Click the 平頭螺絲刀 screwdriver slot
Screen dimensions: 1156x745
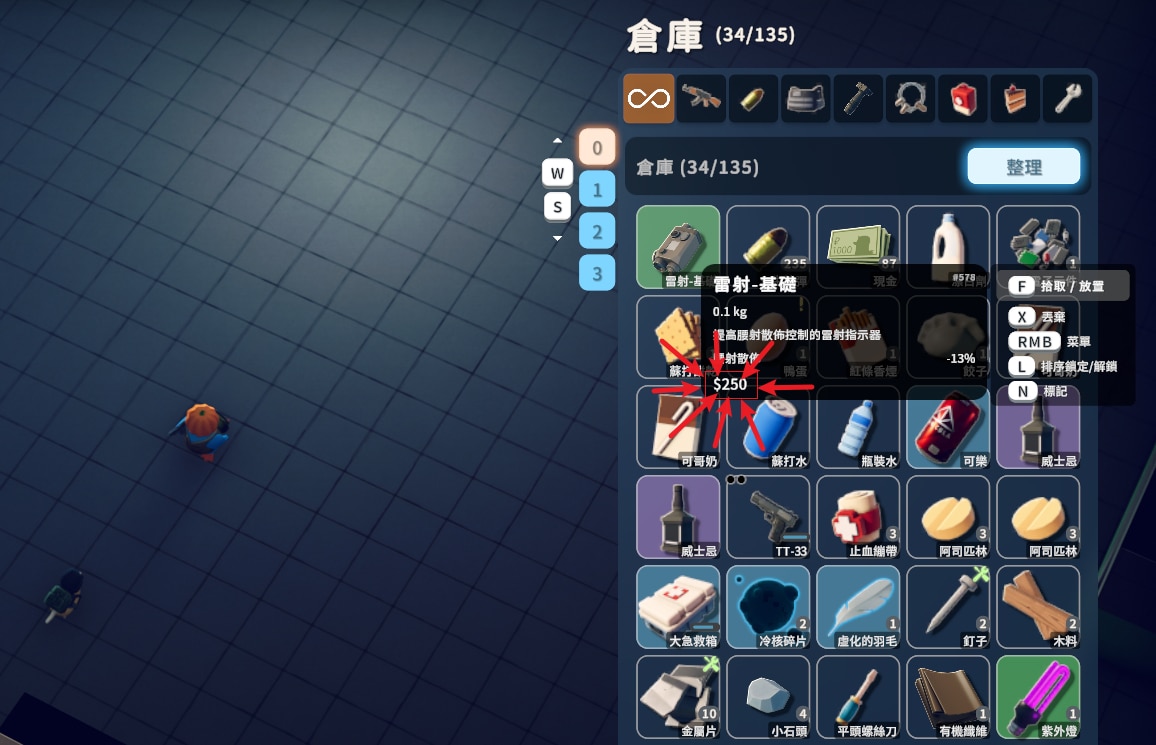(858, 697)
